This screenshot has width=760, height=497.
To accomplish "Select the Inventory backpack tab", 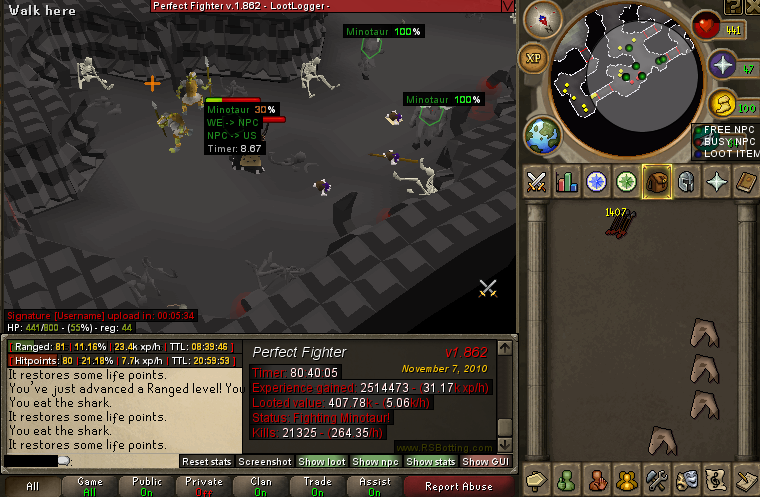I will [x=657, y=182].
